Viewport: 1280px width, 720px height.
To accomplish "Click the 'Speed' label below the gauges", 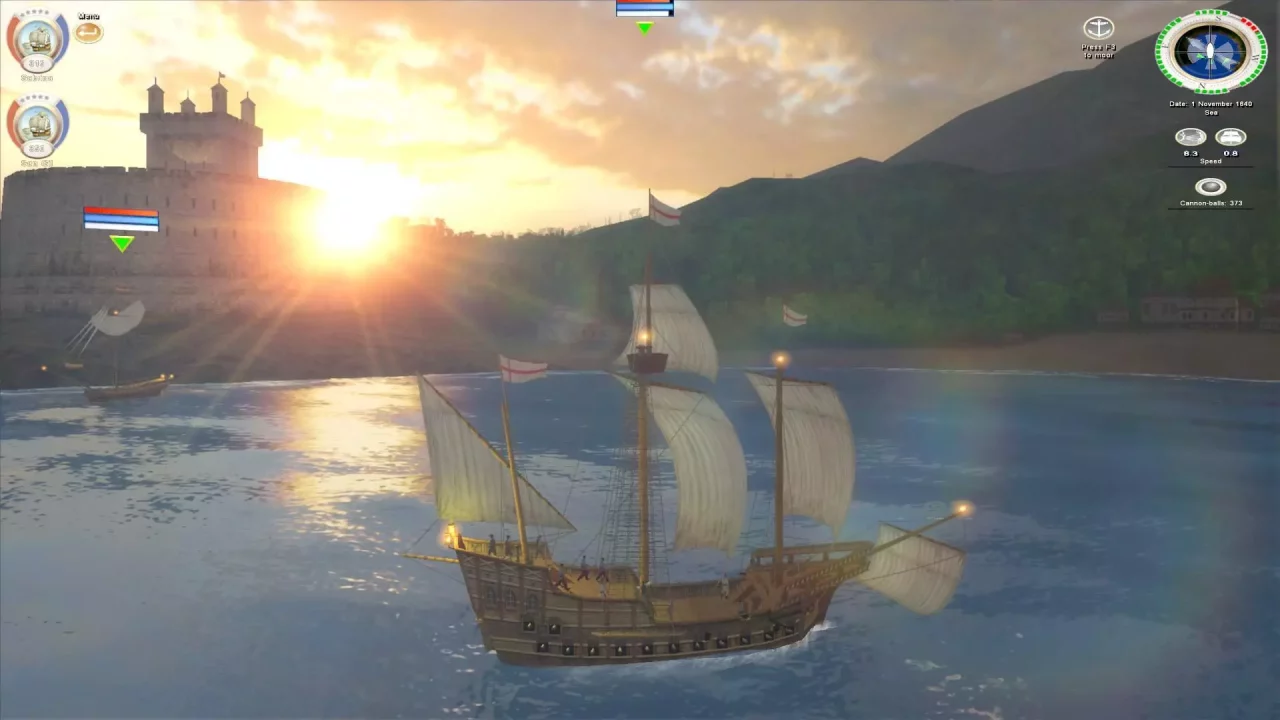I will 1211,160.
